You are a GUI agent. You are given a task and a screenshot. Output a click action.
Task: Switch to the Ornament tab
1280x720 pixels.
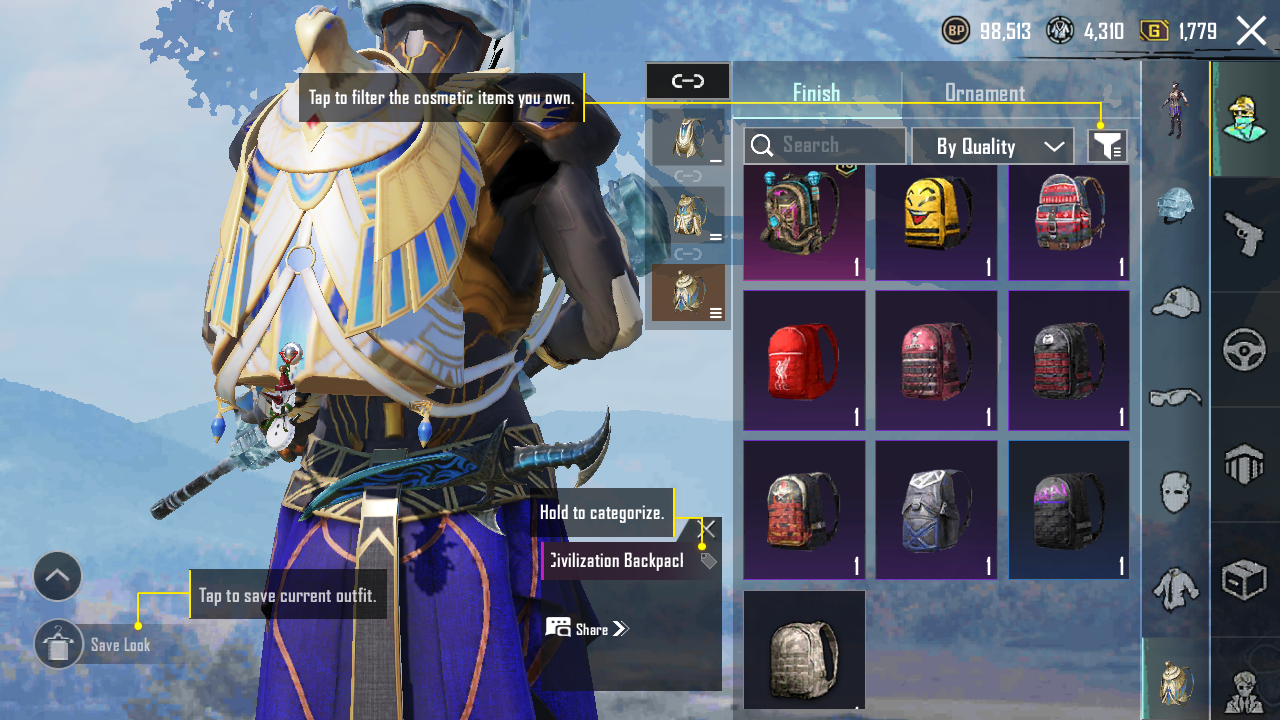pyautogui.click(x=984, y=93)
